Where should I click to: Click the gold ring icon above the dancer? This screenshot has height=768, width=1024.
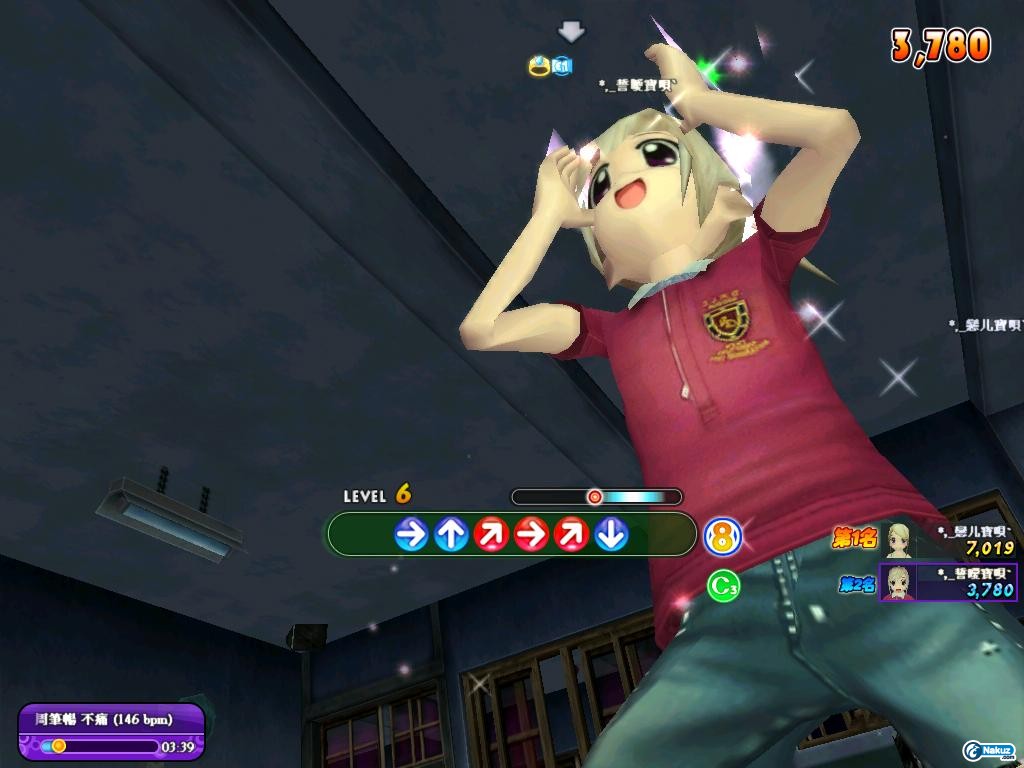pyautogui.click(x=540, y=66)
